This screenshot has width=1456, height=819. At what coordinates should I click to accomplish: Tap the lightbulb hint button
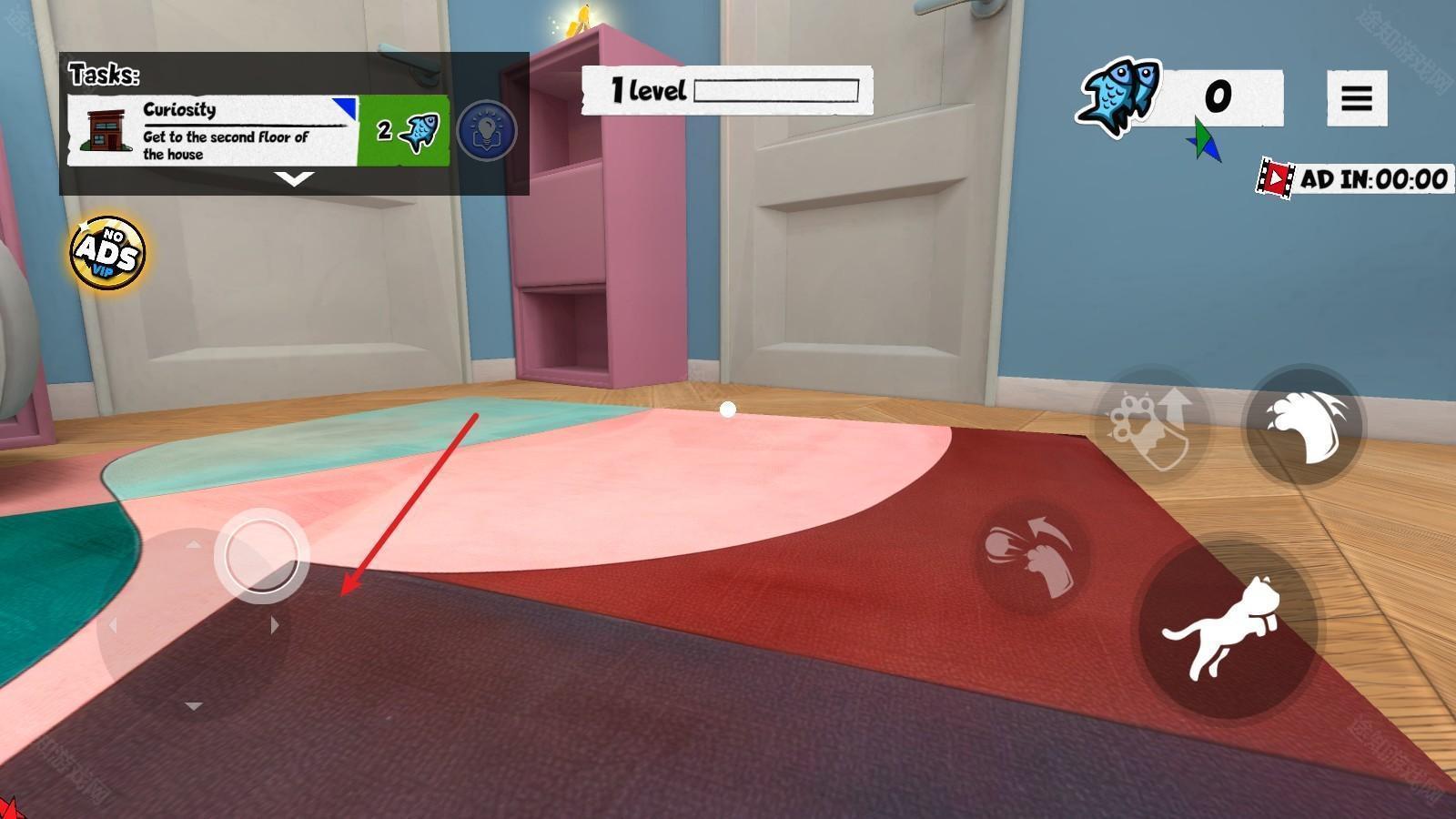pyautogui.click(x=487, y=131)
